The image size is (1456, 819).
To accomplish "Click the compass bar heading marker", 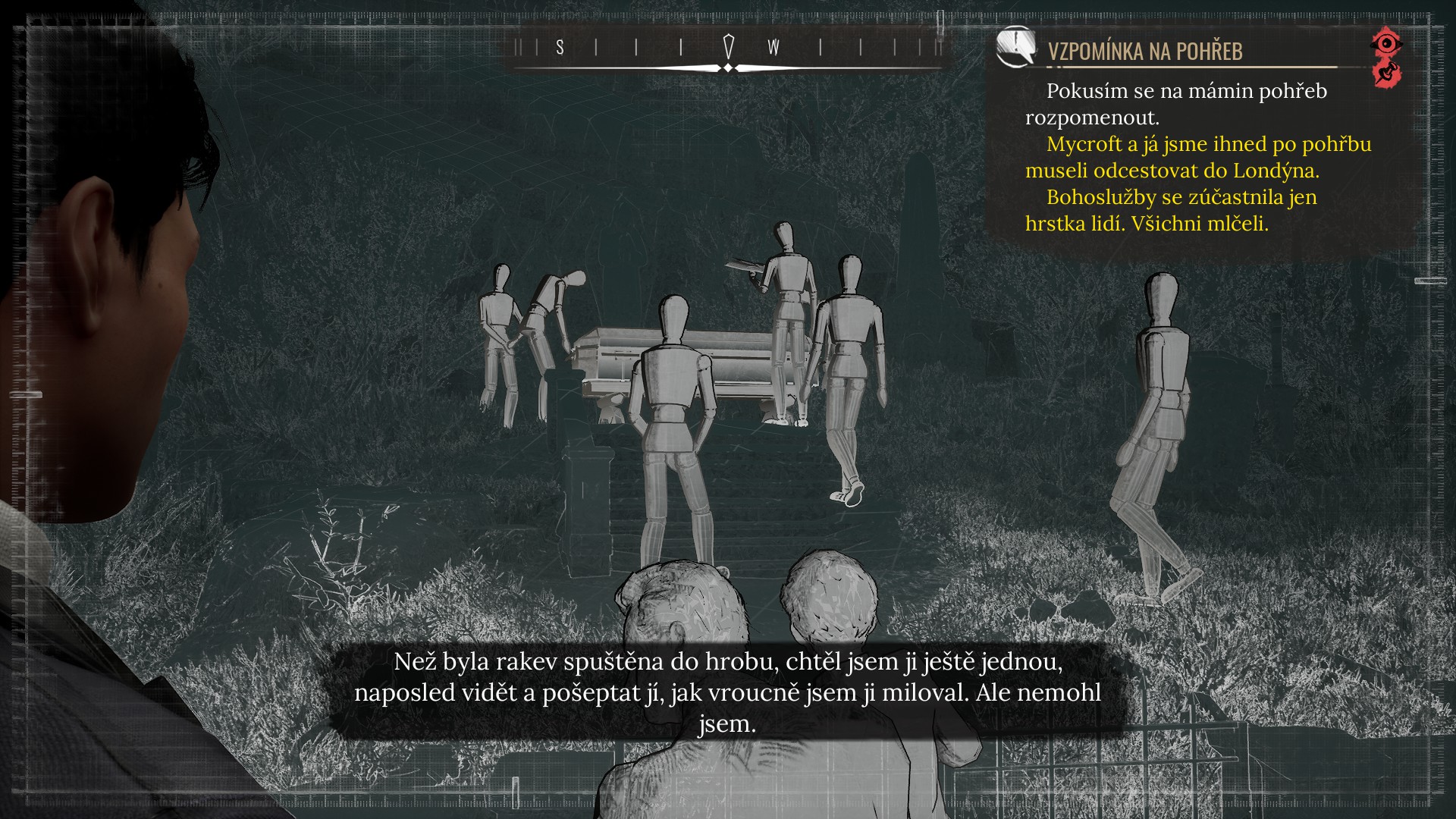I will [x=729, y=47].
